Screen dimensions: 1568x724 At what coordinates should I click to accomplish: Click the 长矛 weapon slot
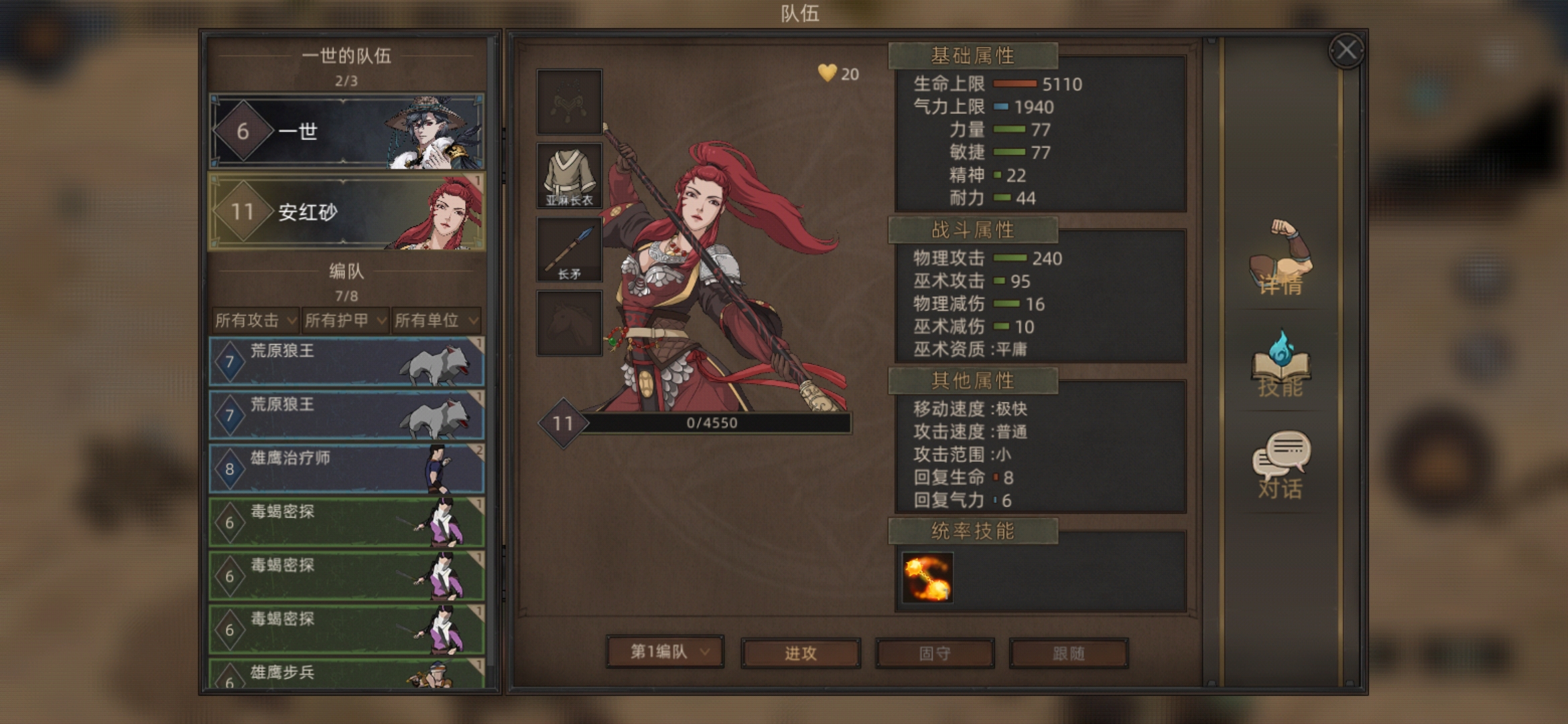(x=569, y=250)
